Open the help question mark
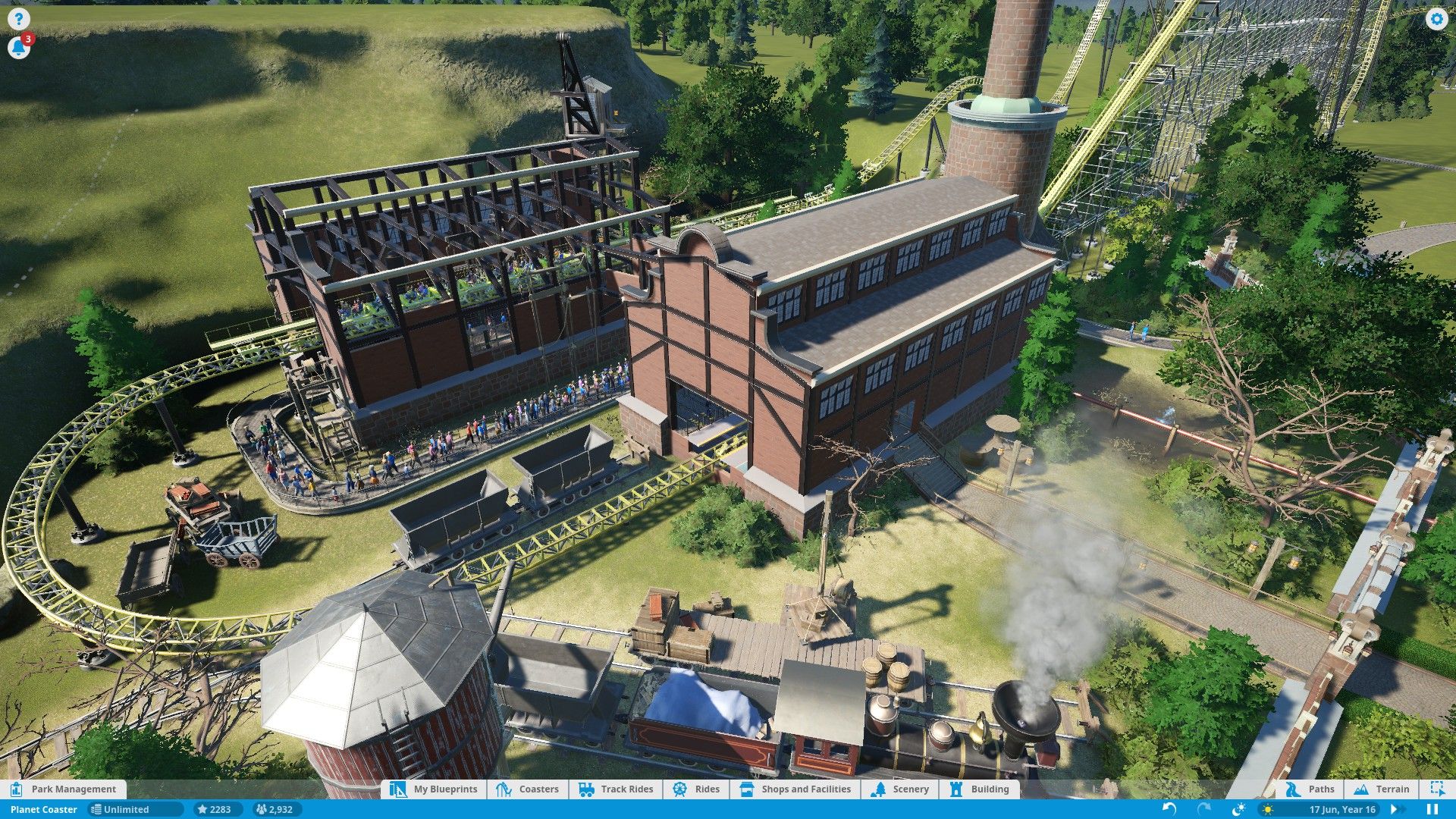The image size is (1456, 819). coord(18,18)
